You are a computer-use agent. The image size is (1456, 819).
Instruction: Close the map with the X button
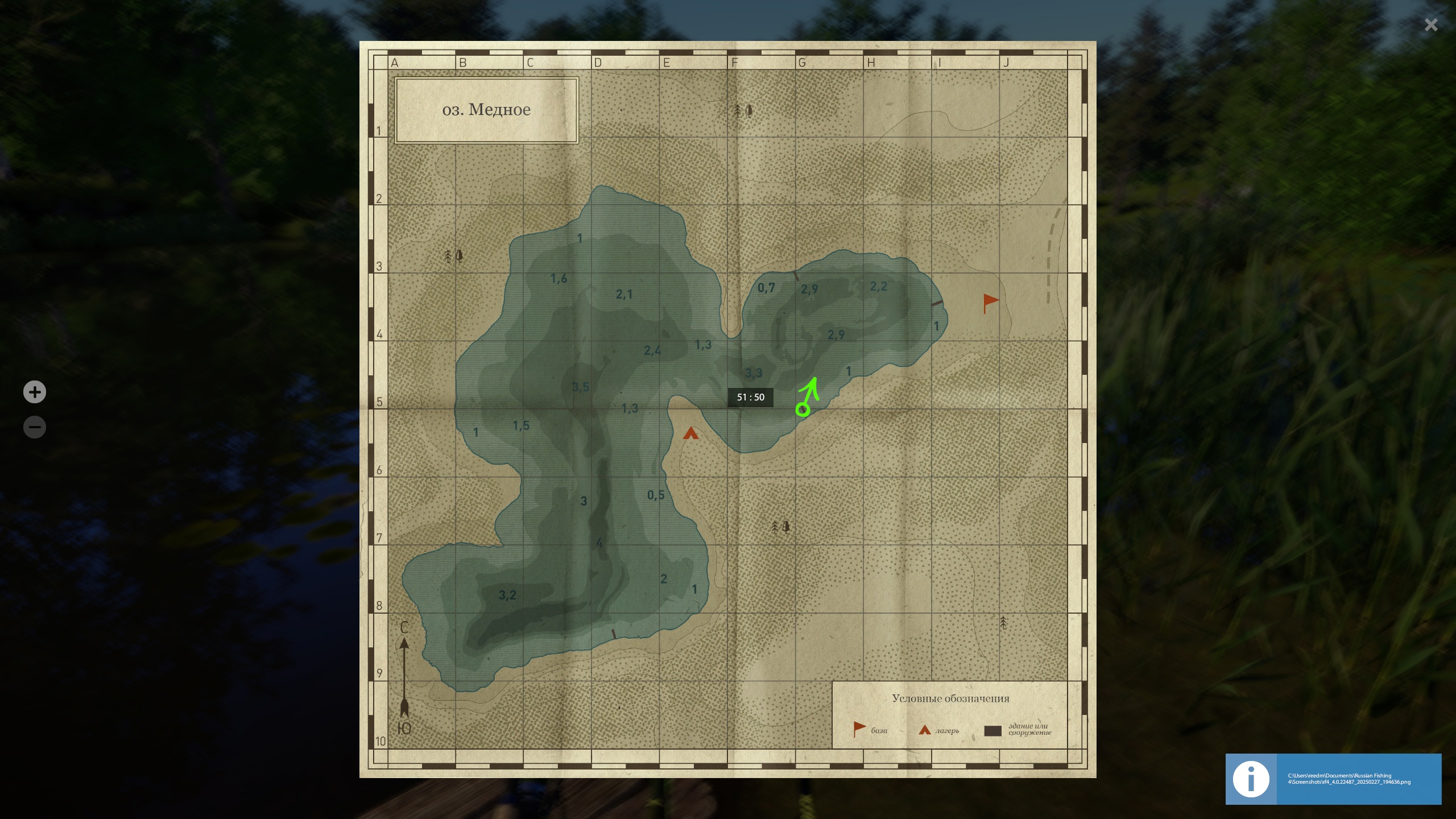[x=1431, y=25]
